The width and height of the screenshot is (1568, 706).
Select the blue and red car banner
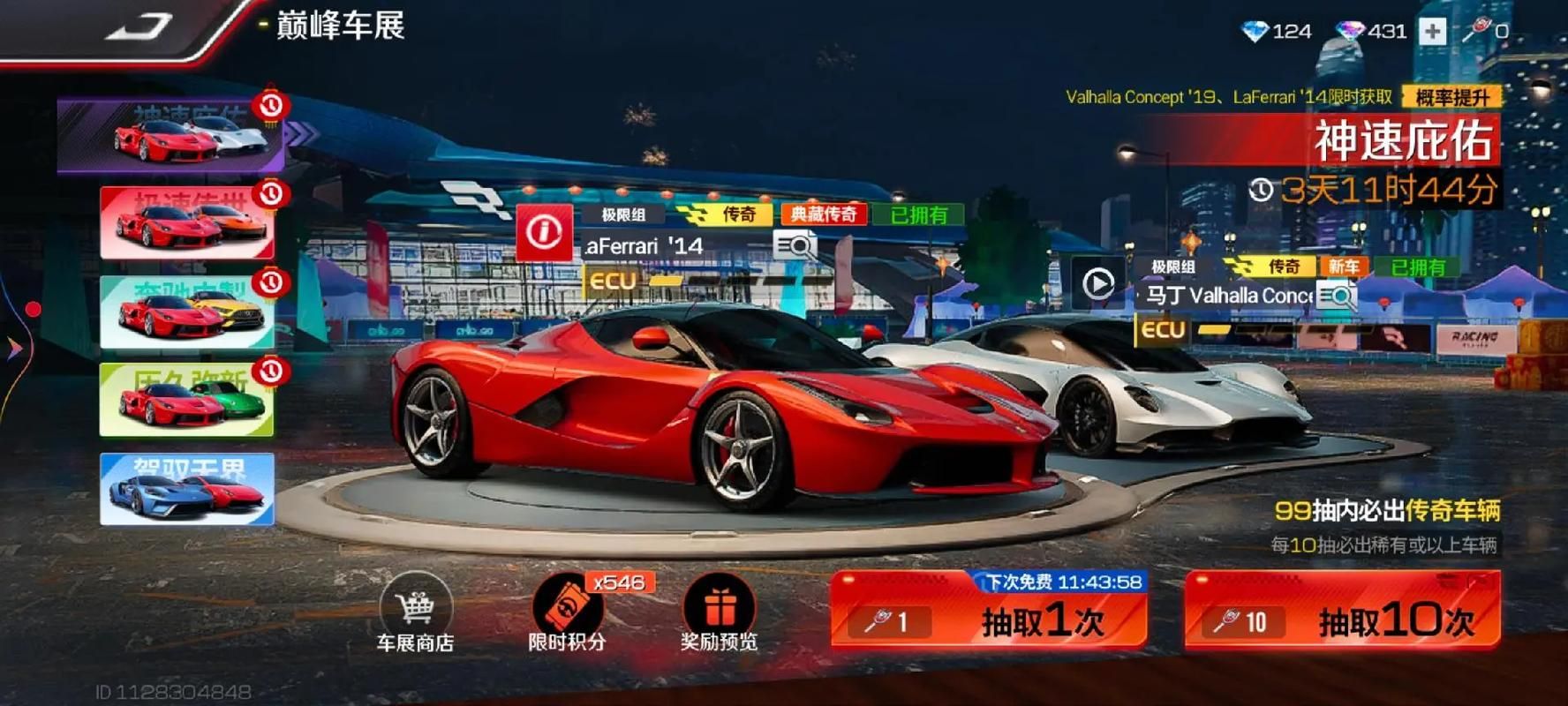pos(187,489)
